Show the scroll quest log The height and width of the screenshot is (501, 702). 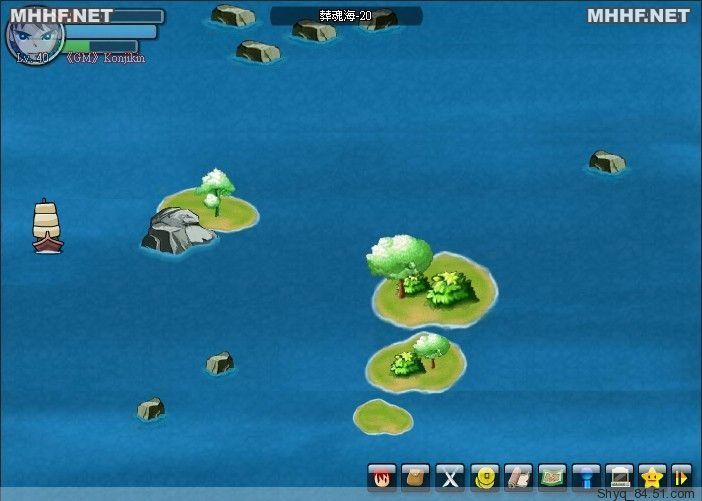click(518, 476)
